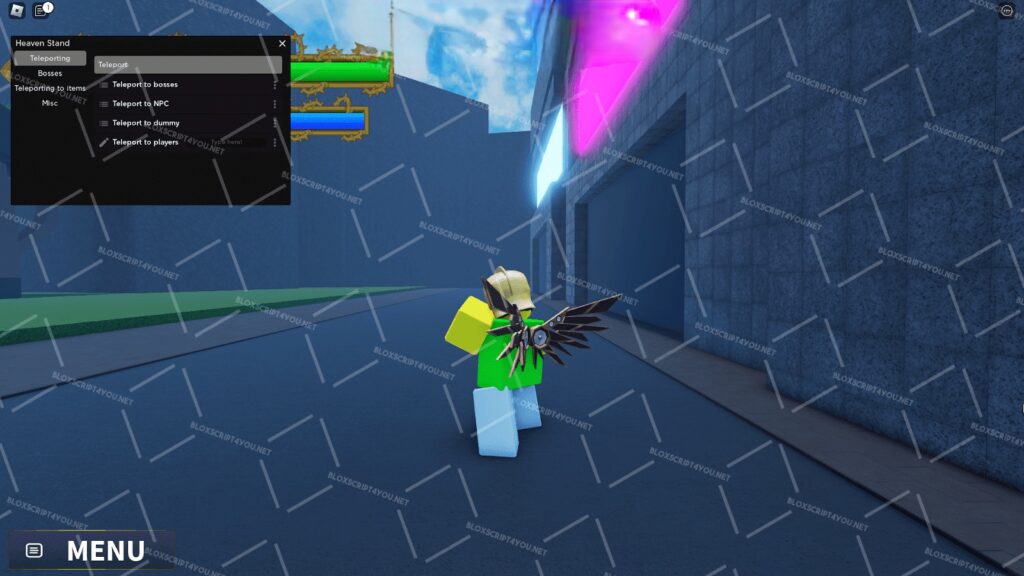
Task: Switch to the Teleporting tab
Action: point(50,59)
